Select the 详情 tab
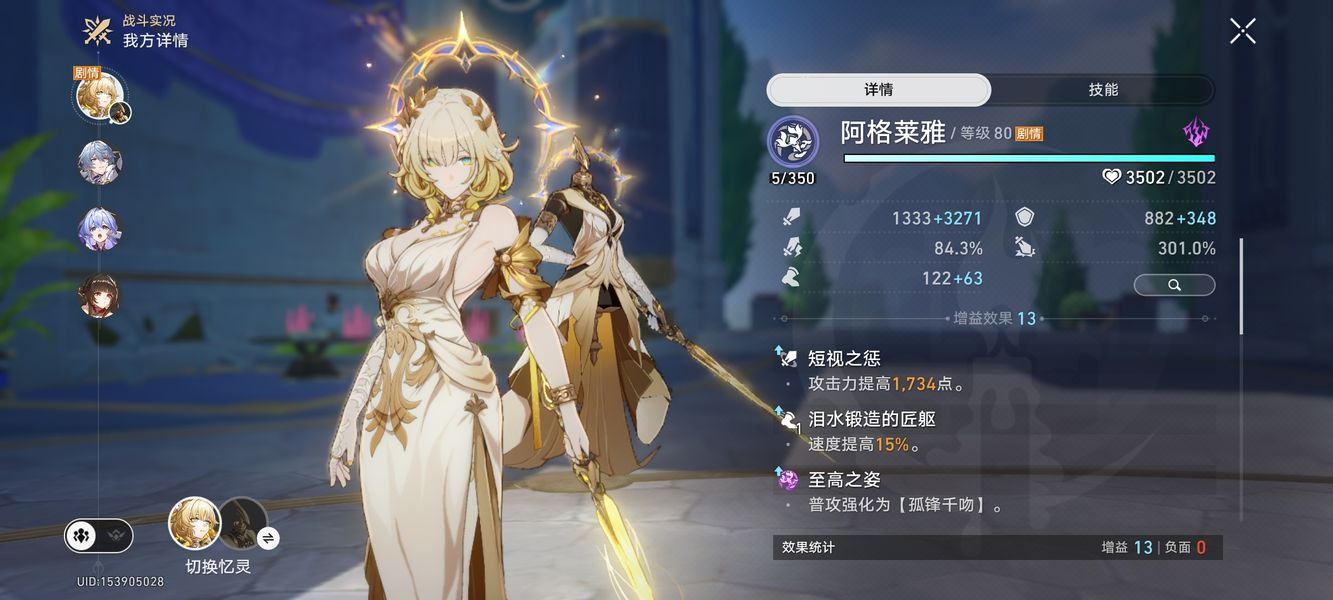Viewport: 1333px width, 600px height. 879,90
